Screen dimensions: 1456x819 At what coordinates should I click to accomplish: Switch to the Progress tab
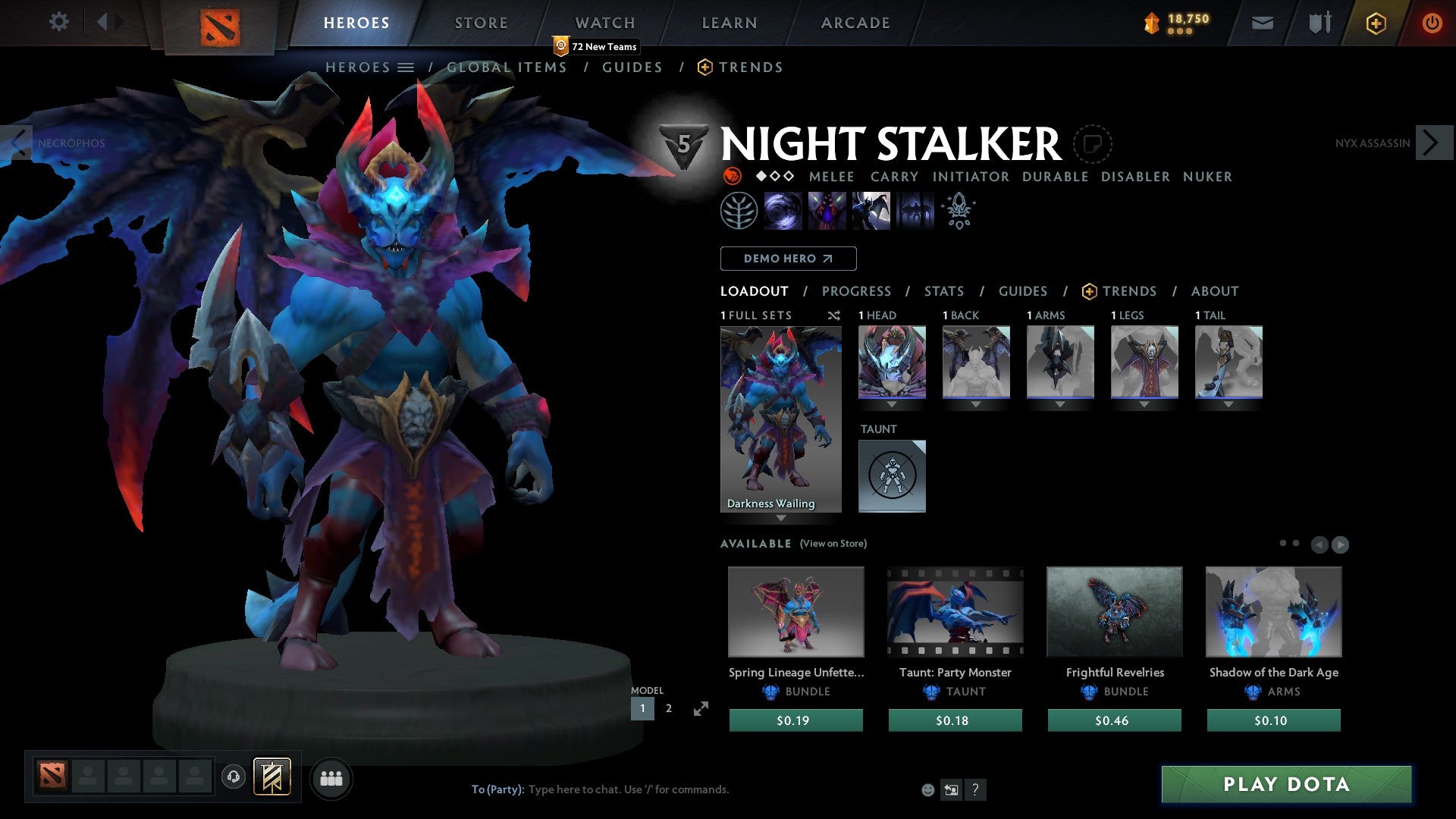click(857, 291)
